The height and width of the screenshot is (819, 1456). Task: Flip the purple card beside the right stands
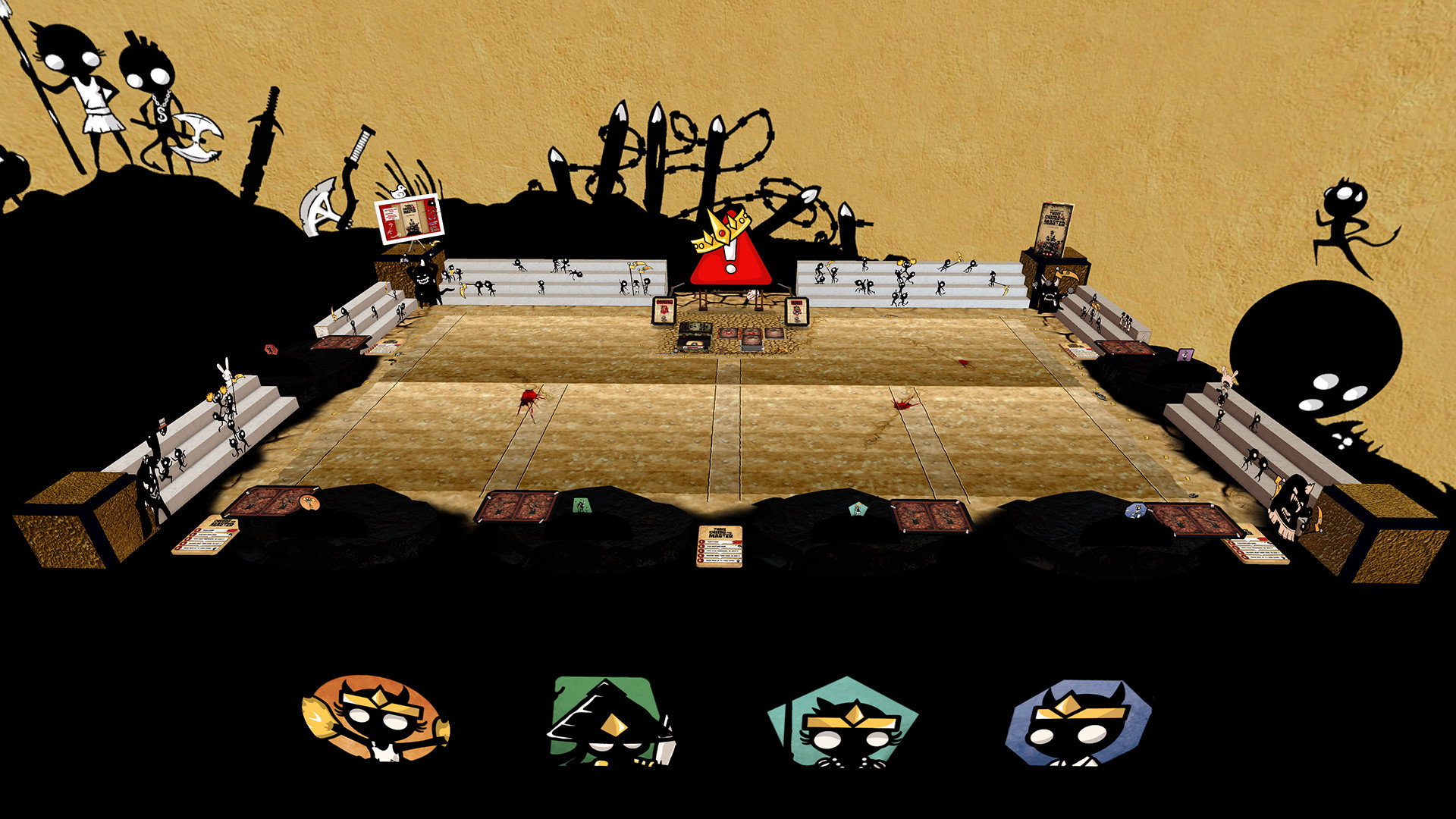click(x=1185, y=355)
